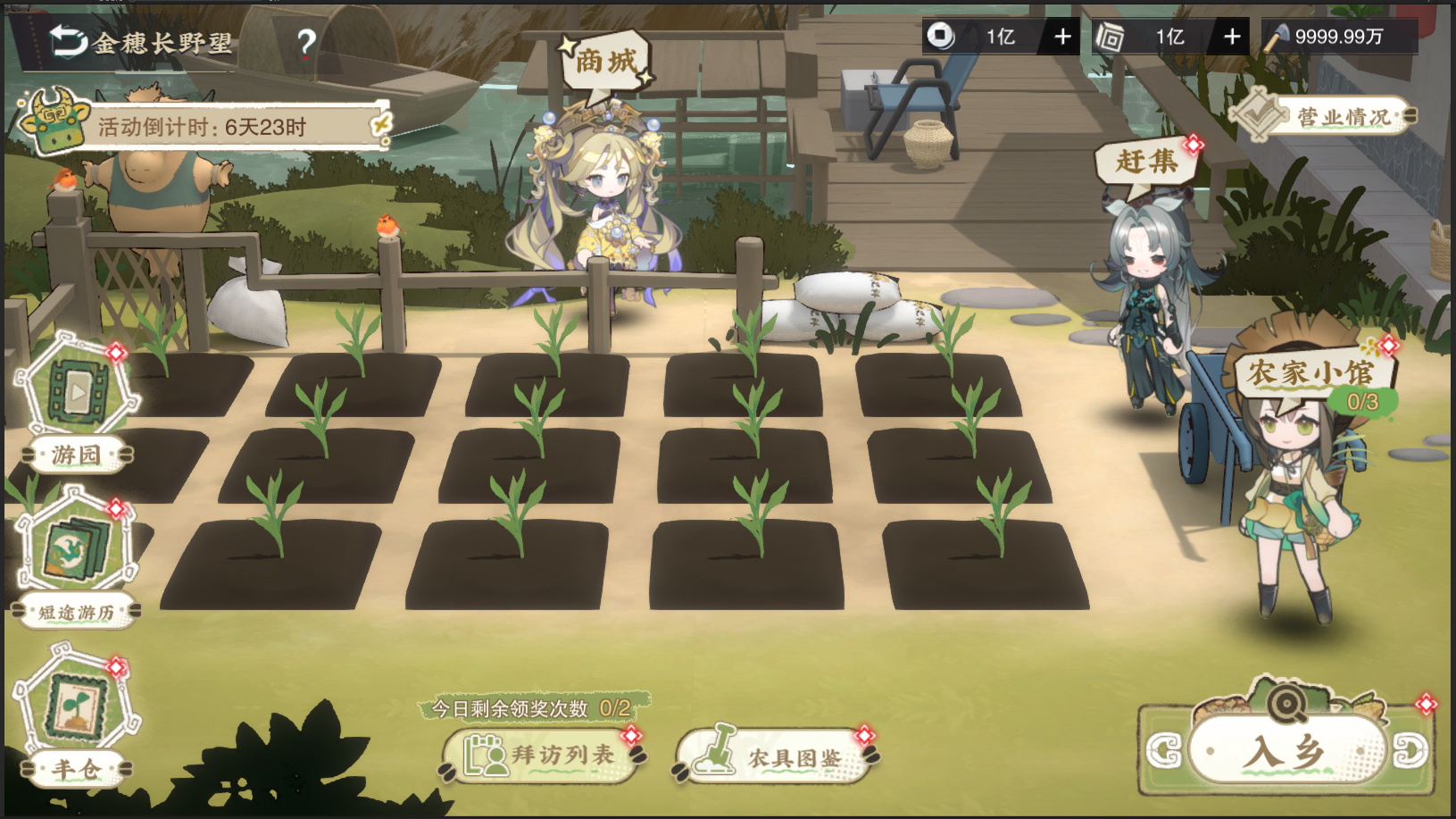Image resolution: width=1456 pixels, height=819 pixels.
Task: Open the 农具图鉴 farm tool catalog
Action: [x=775, y=757]
